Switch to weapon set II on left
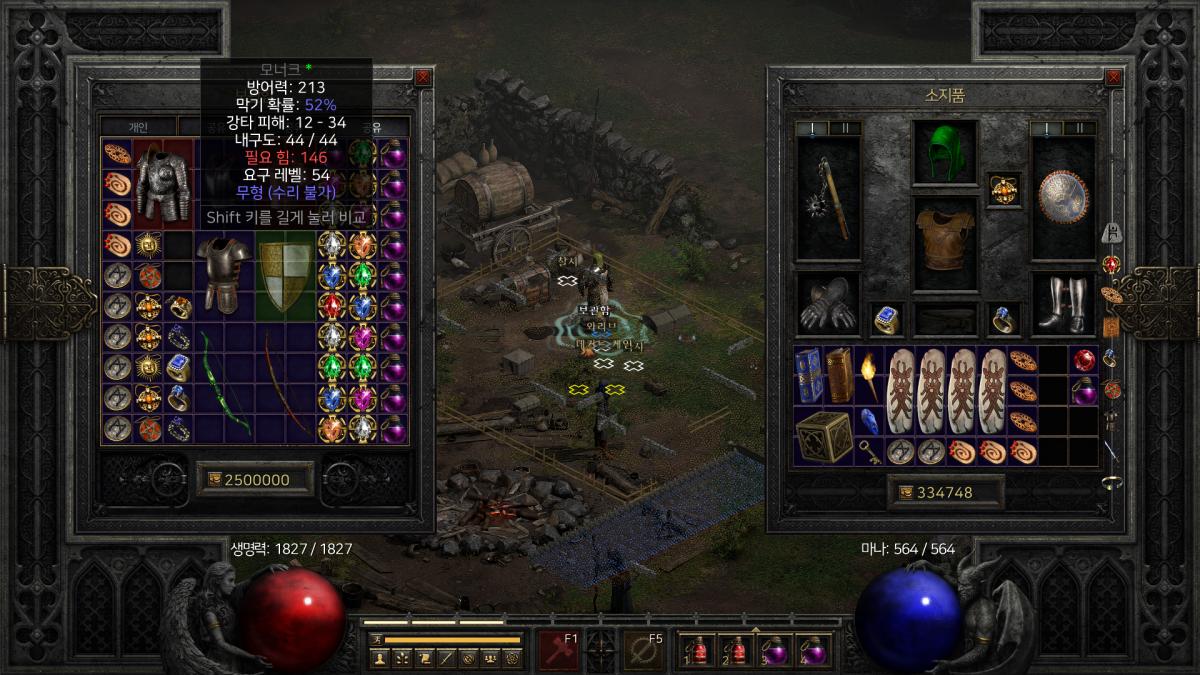The height and width of the screenshot is (675, 1200). coord(844,128)
